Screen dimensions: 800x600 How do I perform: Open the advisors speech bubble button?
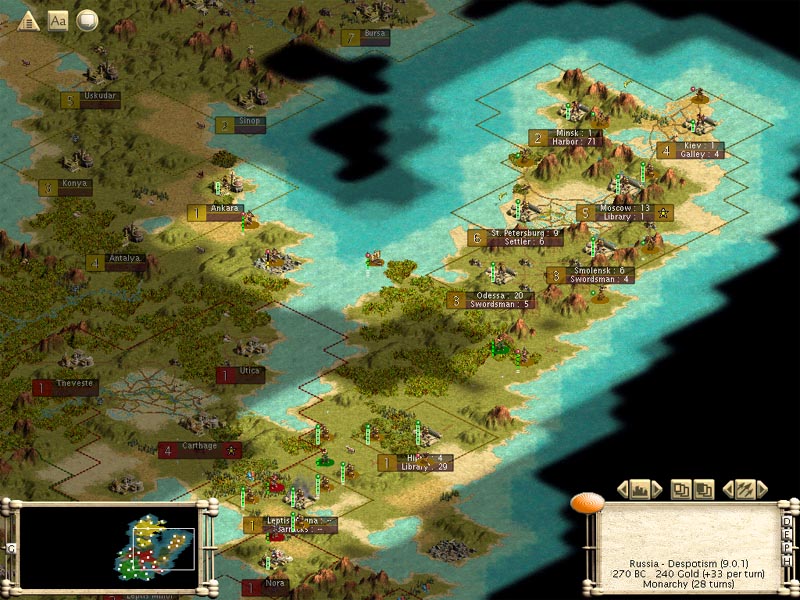click(88, 20)
